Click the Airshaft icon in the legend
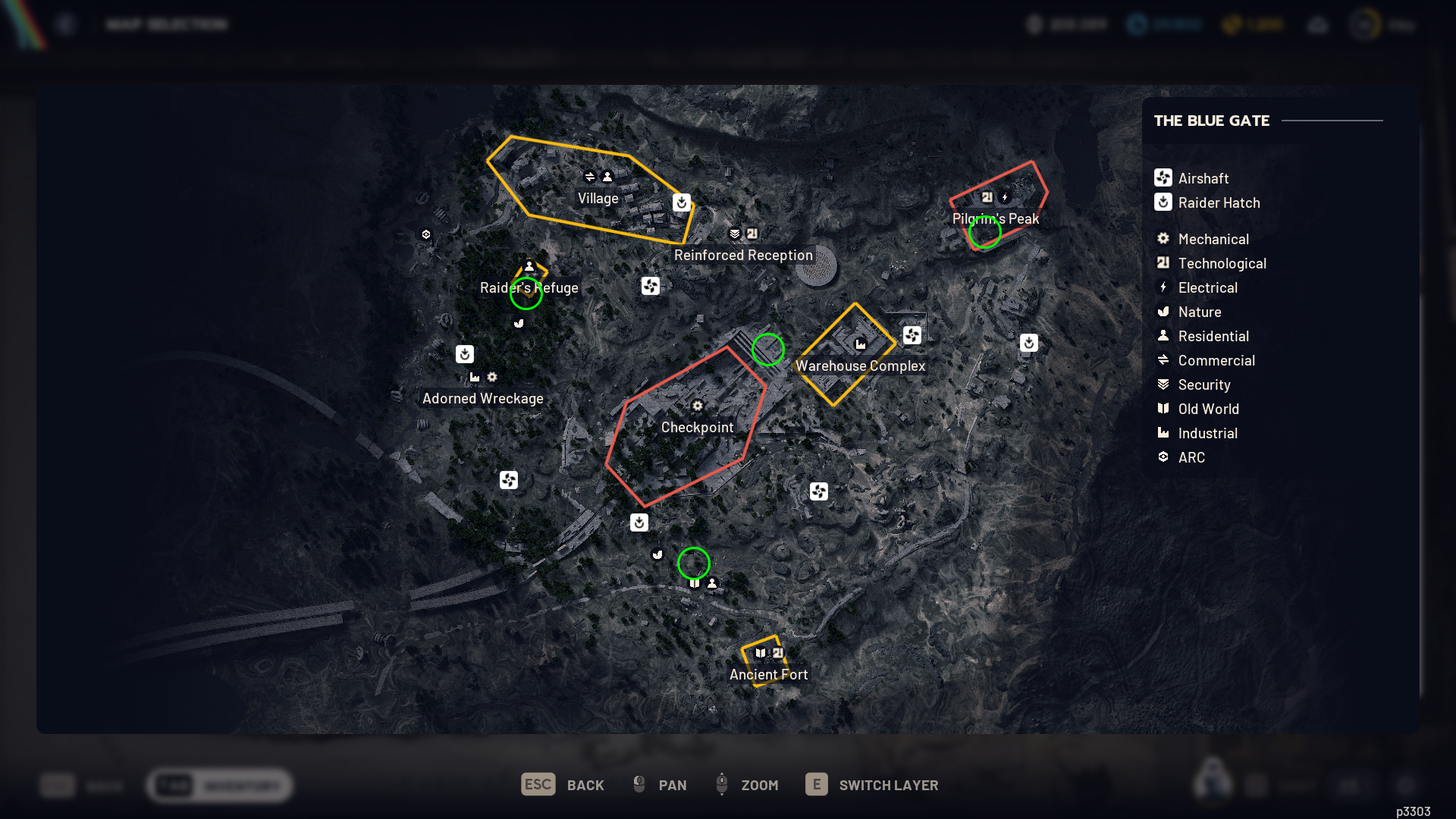This screenshot has width=1456, height=819. tap(1164, 177)
